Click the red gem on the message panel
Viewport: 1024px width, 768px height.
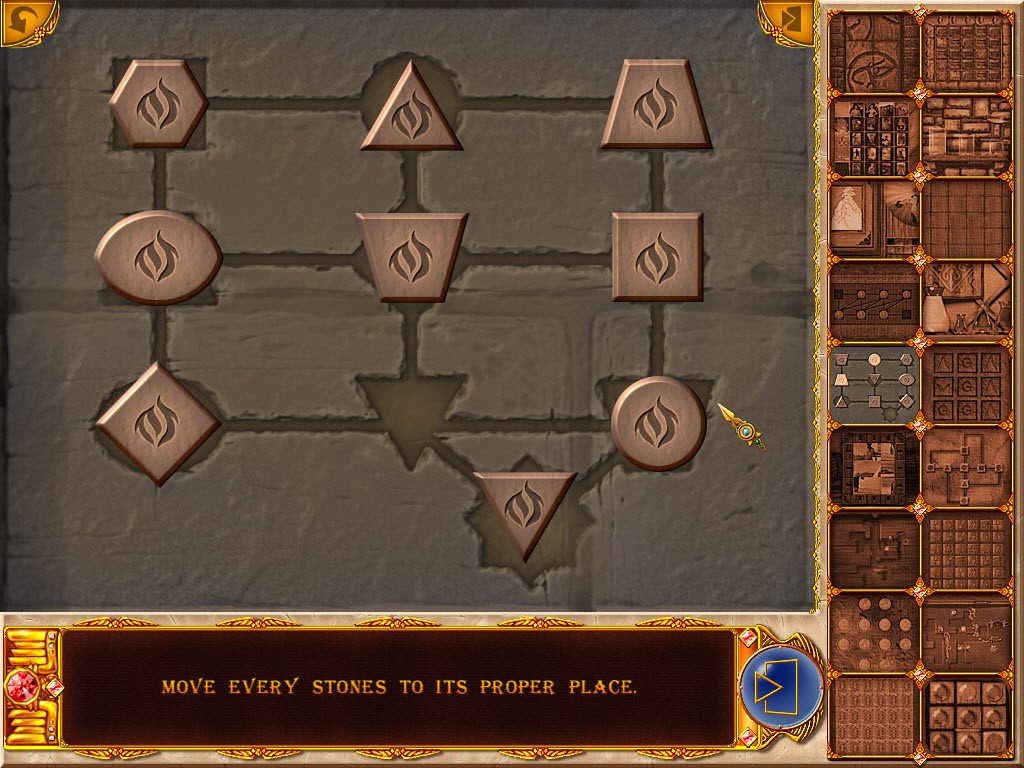coord(23,688)
